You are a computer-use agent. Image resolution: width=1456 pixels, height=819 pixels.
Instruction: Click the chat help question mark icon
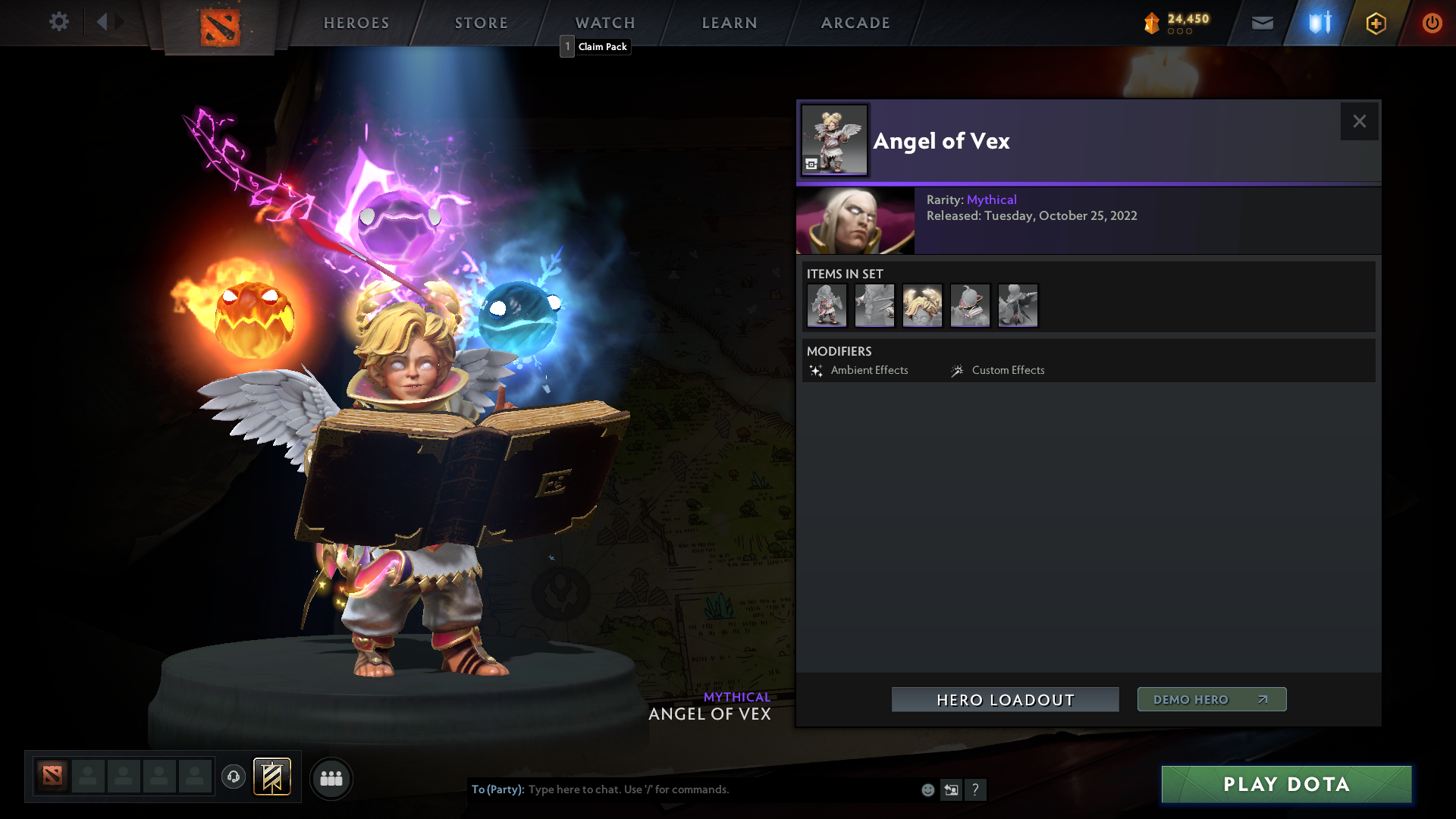click(x=976, y=789)
